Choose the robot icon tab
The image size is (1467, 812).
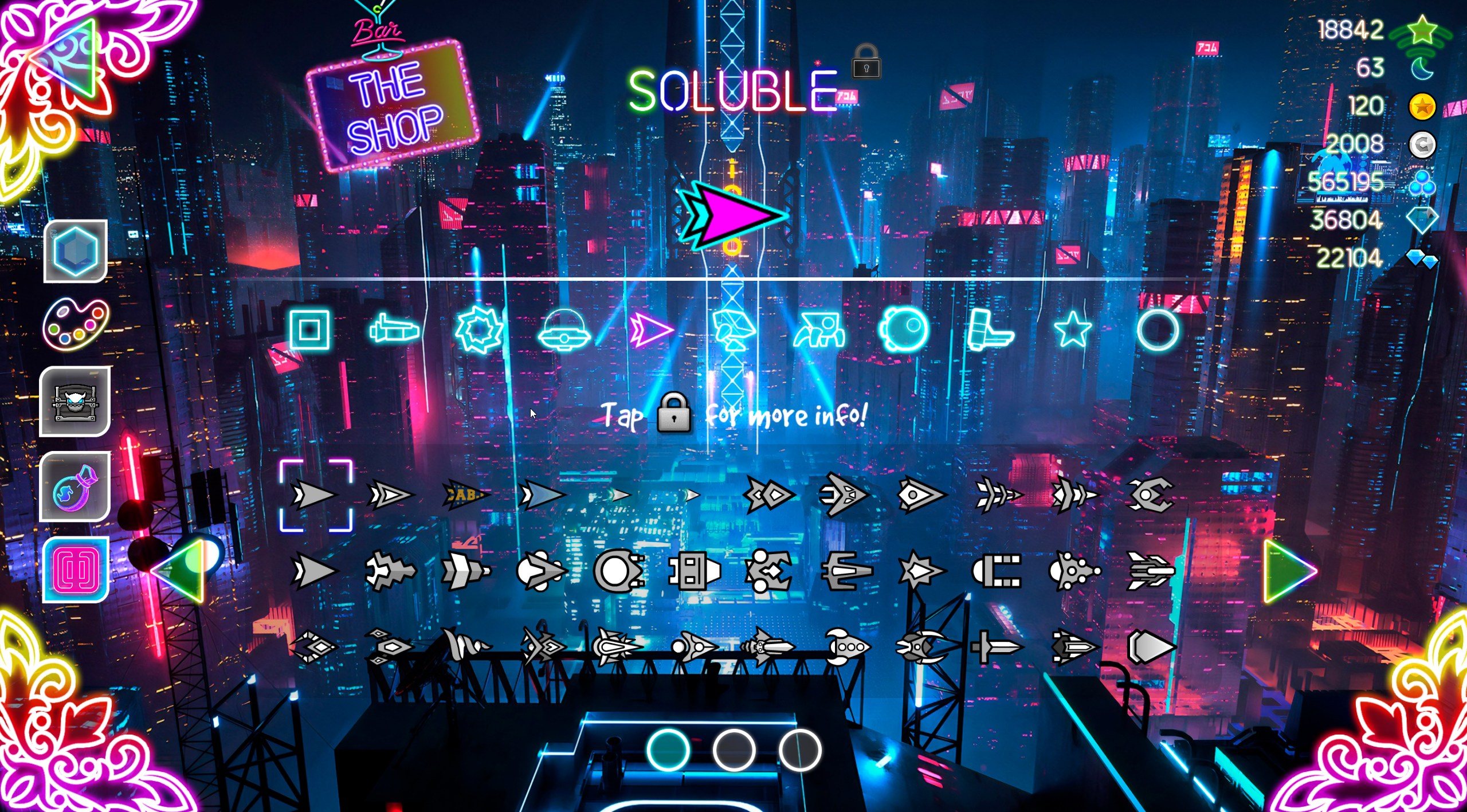(734, 331)
